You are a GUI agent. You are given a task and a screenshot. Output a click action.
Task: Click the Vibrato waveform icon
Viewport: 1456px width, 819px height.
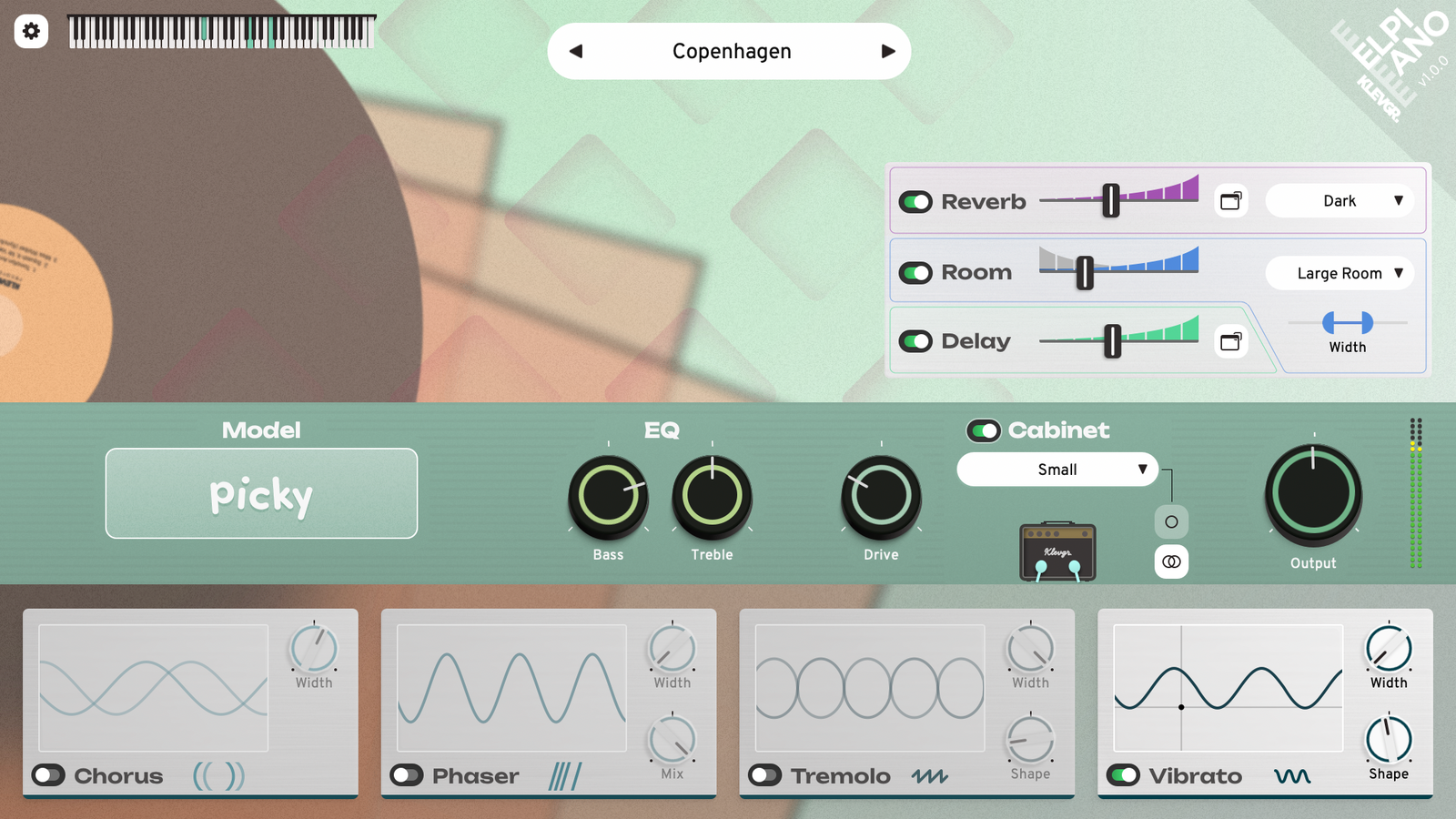pos(1293,776)
